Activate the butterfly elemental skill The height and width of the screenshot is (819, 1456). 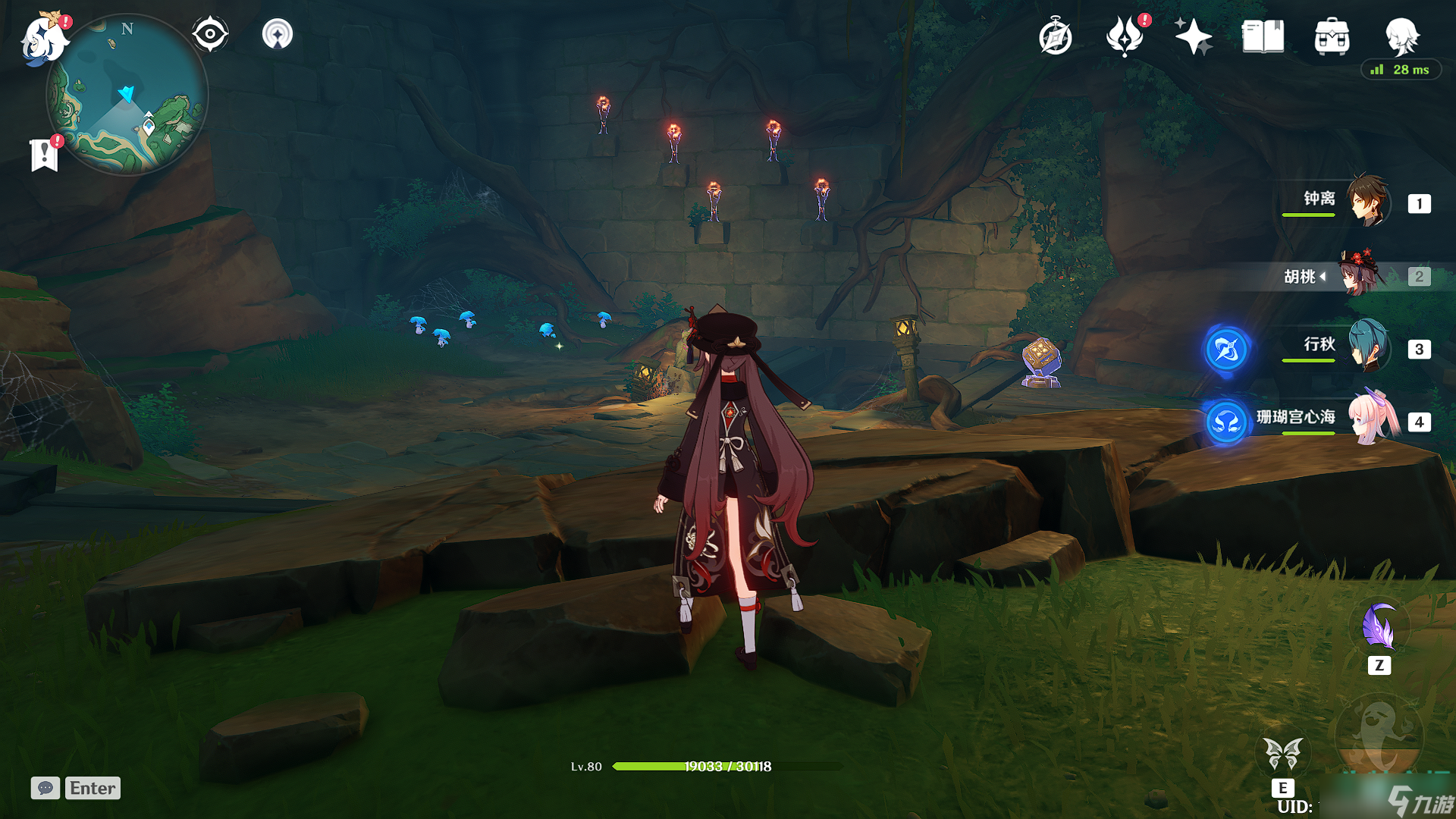(1283, 753)
